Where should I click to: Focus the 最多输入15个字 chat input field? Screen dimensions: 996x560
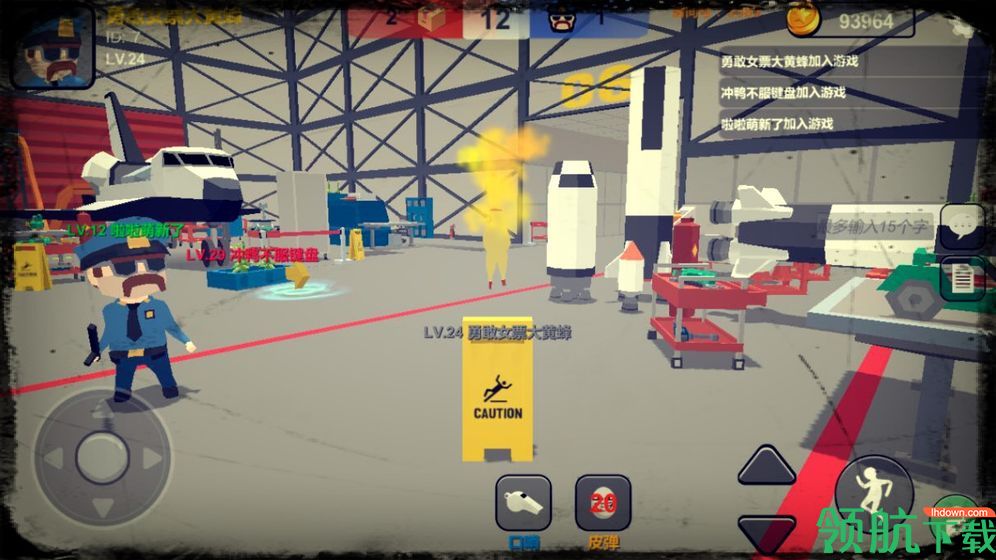tap(875, 227)
